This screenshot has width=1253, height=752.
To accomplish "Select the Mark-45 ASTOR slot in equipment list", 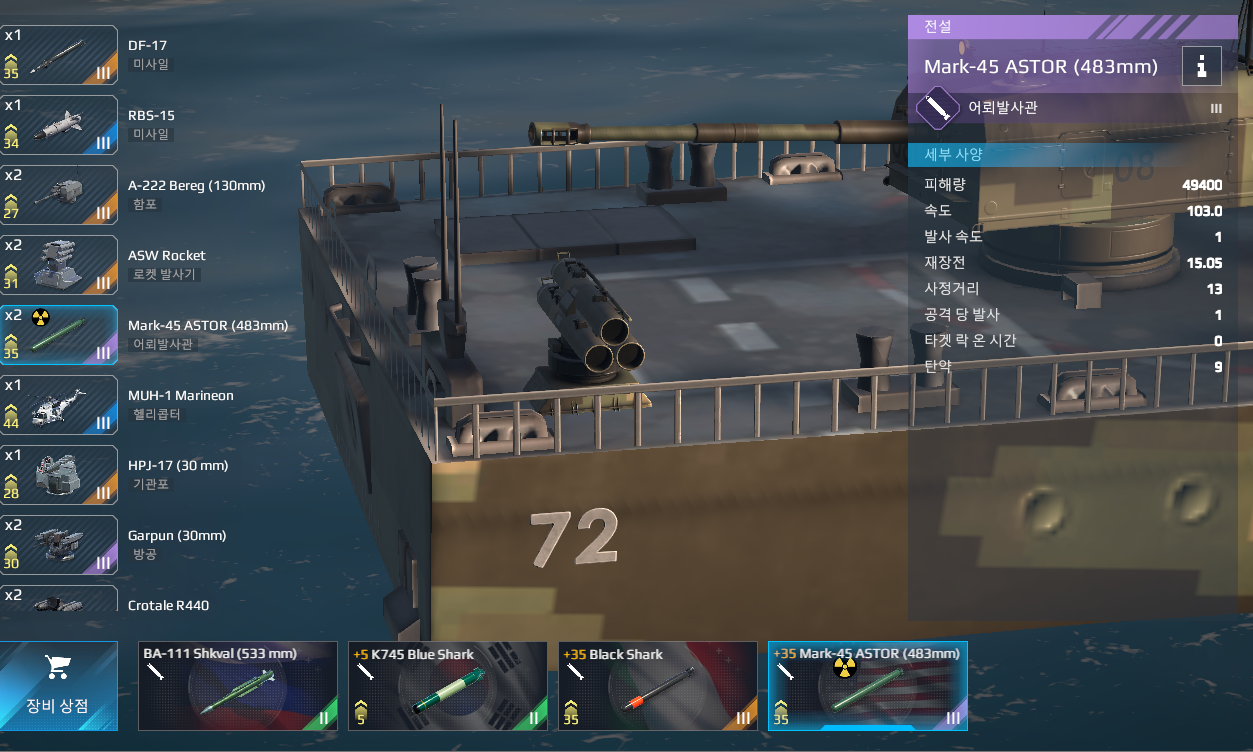I will 60,335.
